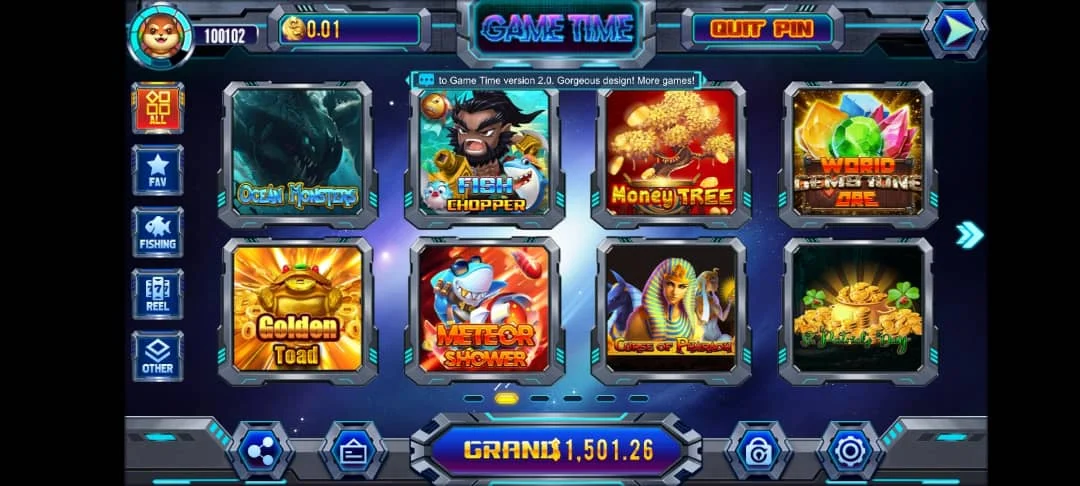
Task: Open the settings gear icon
Action: tap(849, 452)
